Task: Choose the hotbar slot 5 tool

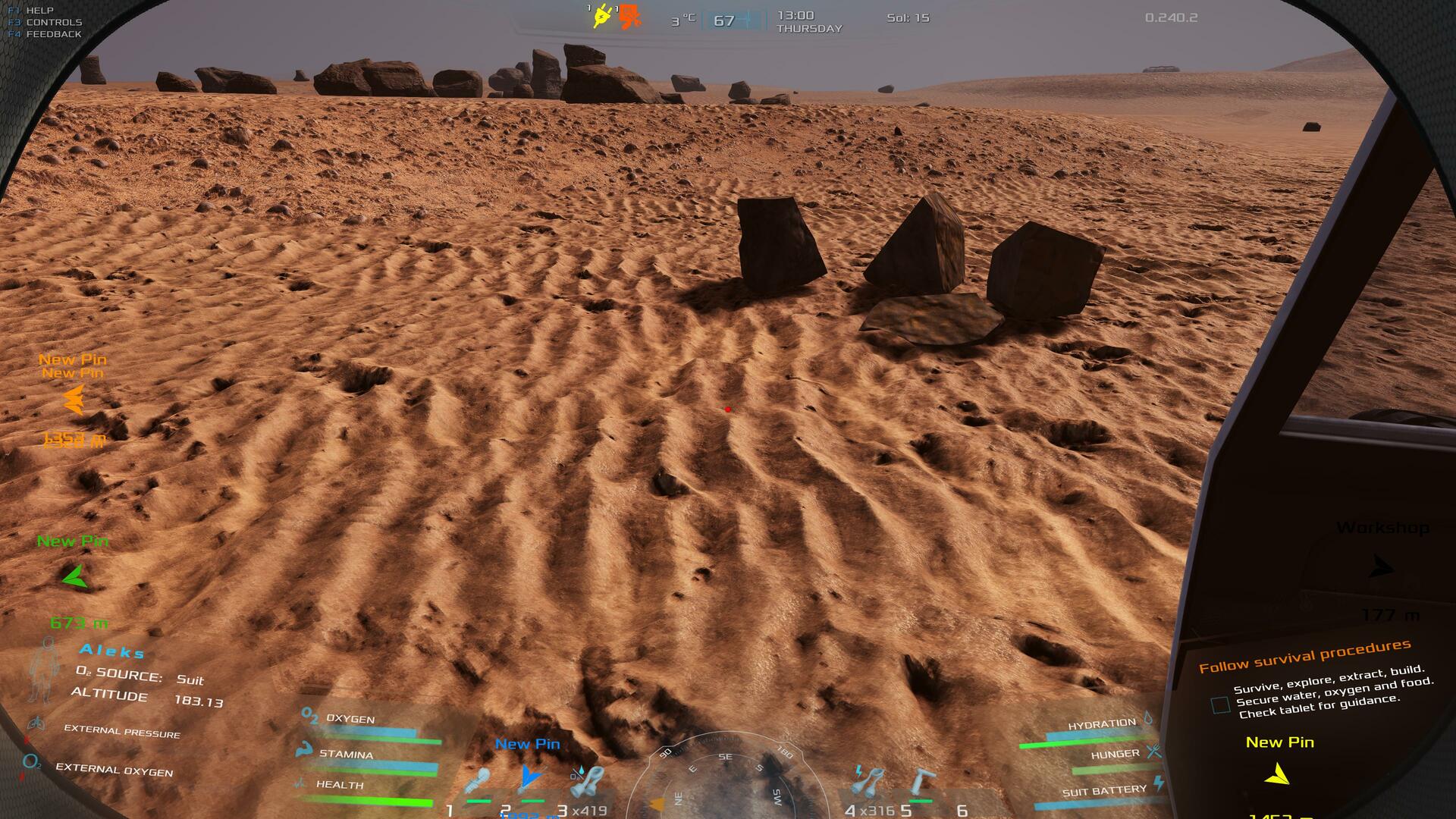Action: pos(923,782)
